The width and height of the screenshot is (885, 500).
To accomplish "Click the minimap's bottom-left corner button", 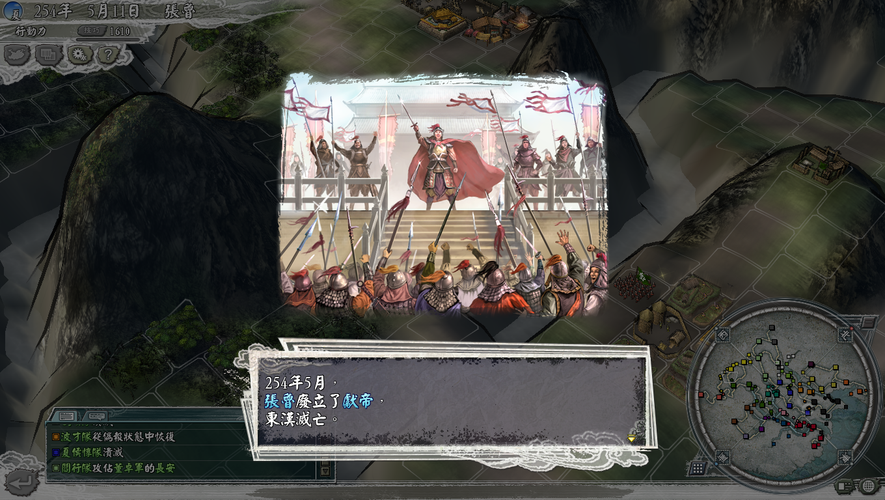I will click(720, 458).
